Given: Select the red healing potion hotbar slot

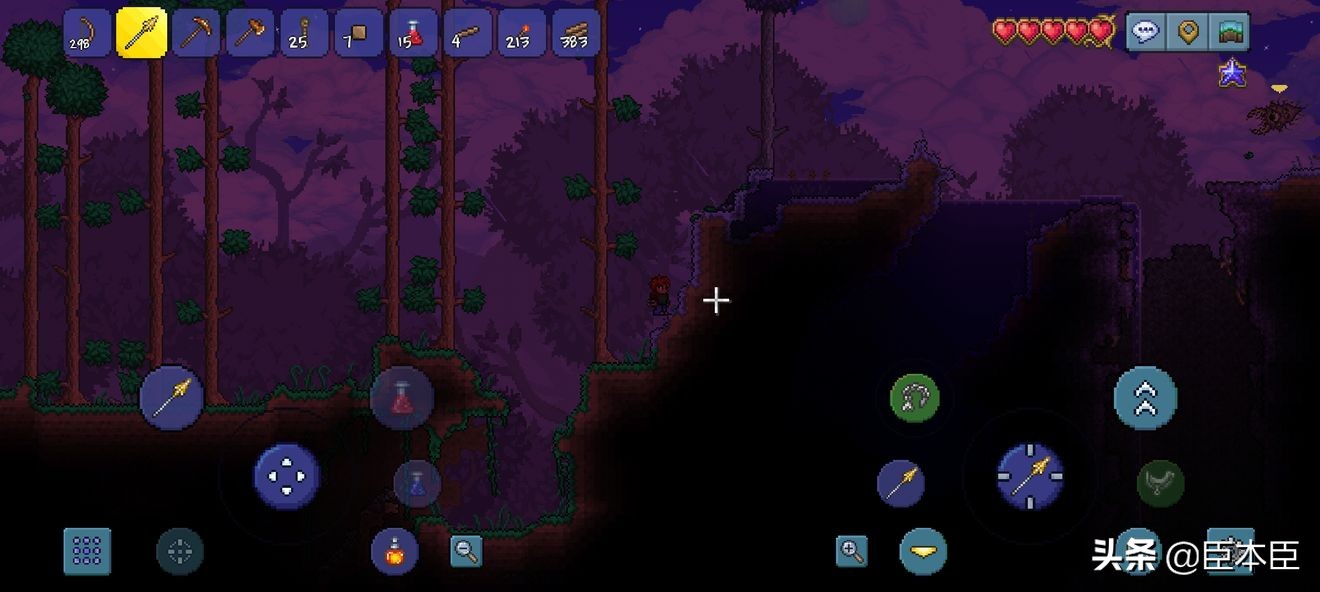Looking at the screenshot, I should point(413,32).
